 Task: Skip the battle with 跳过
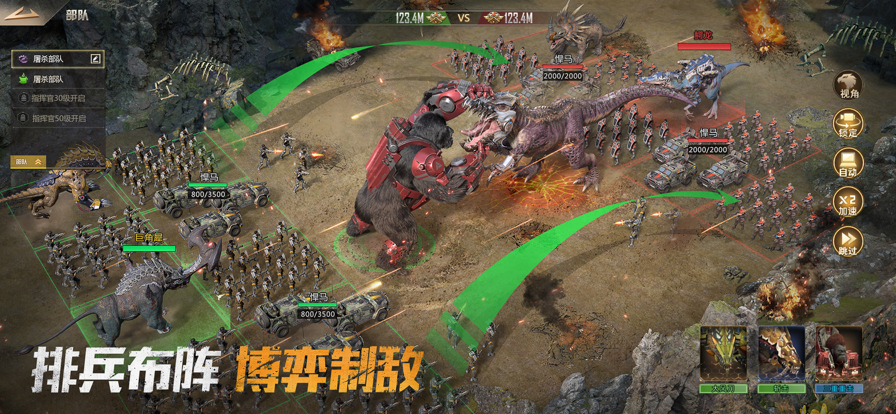[848, 243]
